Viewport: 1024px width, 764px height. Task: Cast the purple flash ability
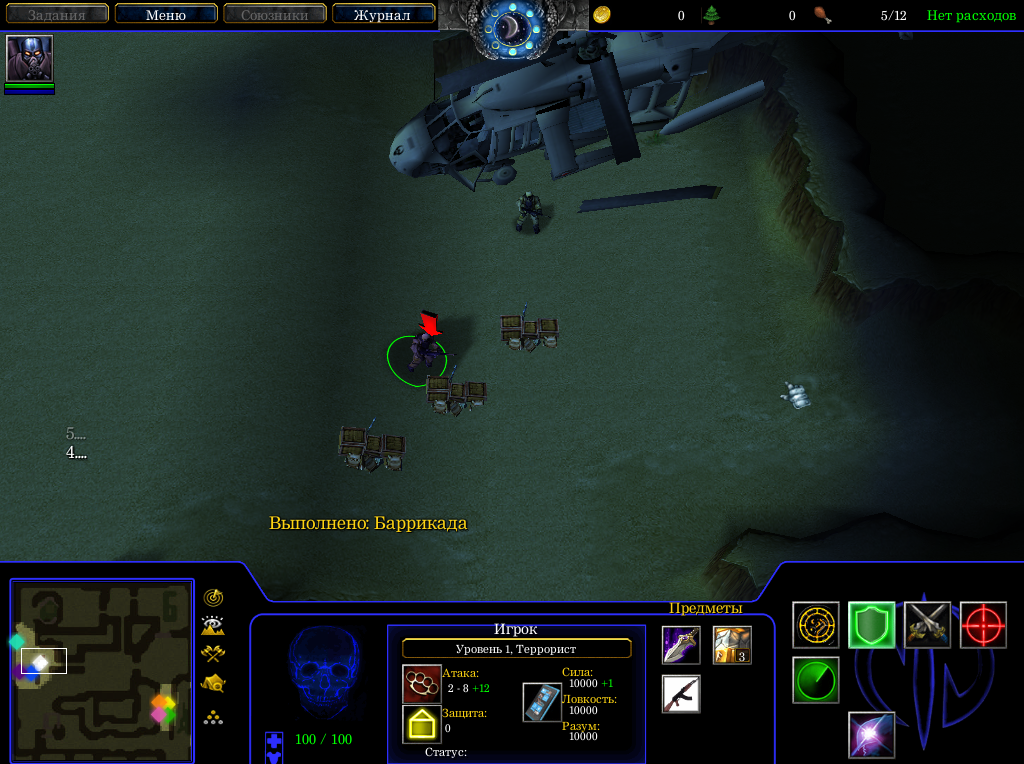coord(871,735)
